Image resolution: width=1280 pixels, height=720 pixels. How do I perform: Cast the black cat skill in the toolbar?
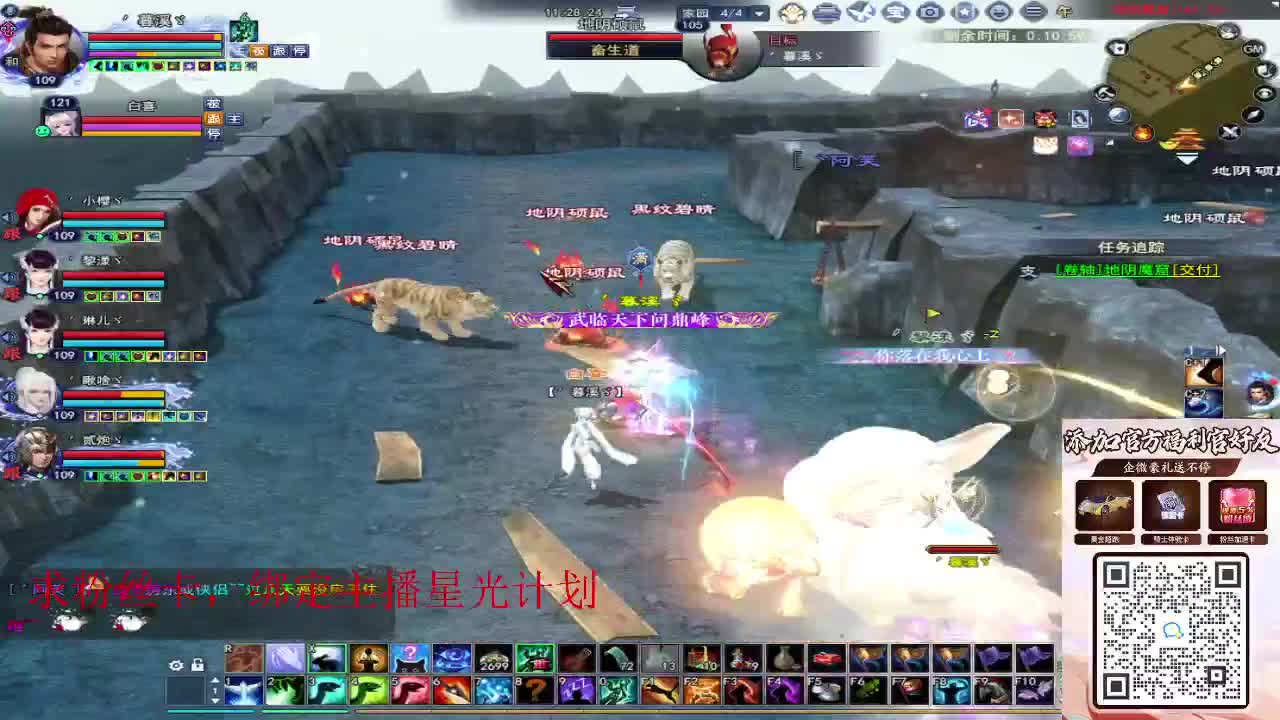point(410,658)
